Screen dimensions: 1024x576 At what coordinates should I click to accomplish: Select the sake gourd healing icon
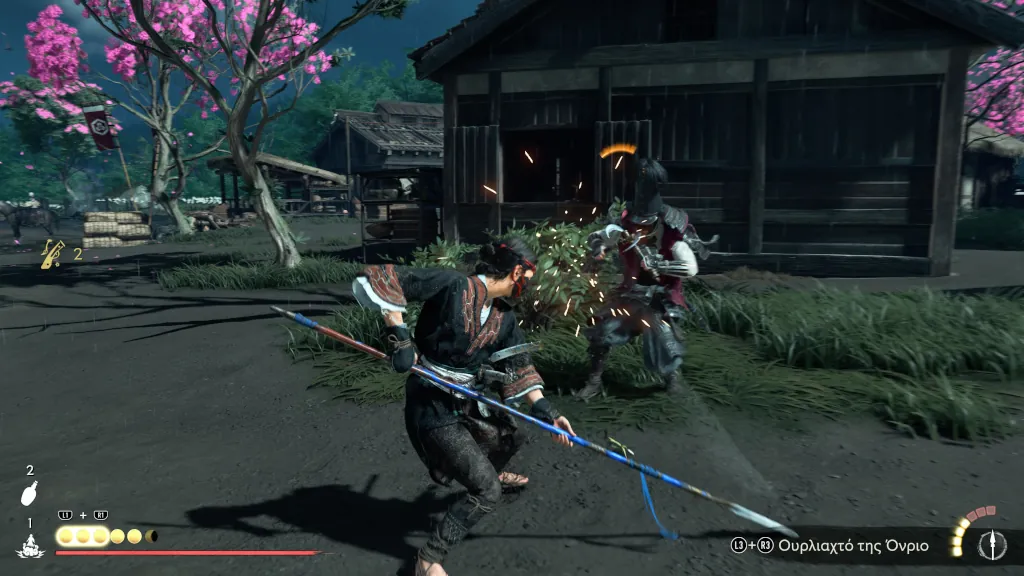pyautogui.click(x=30, y=493)
